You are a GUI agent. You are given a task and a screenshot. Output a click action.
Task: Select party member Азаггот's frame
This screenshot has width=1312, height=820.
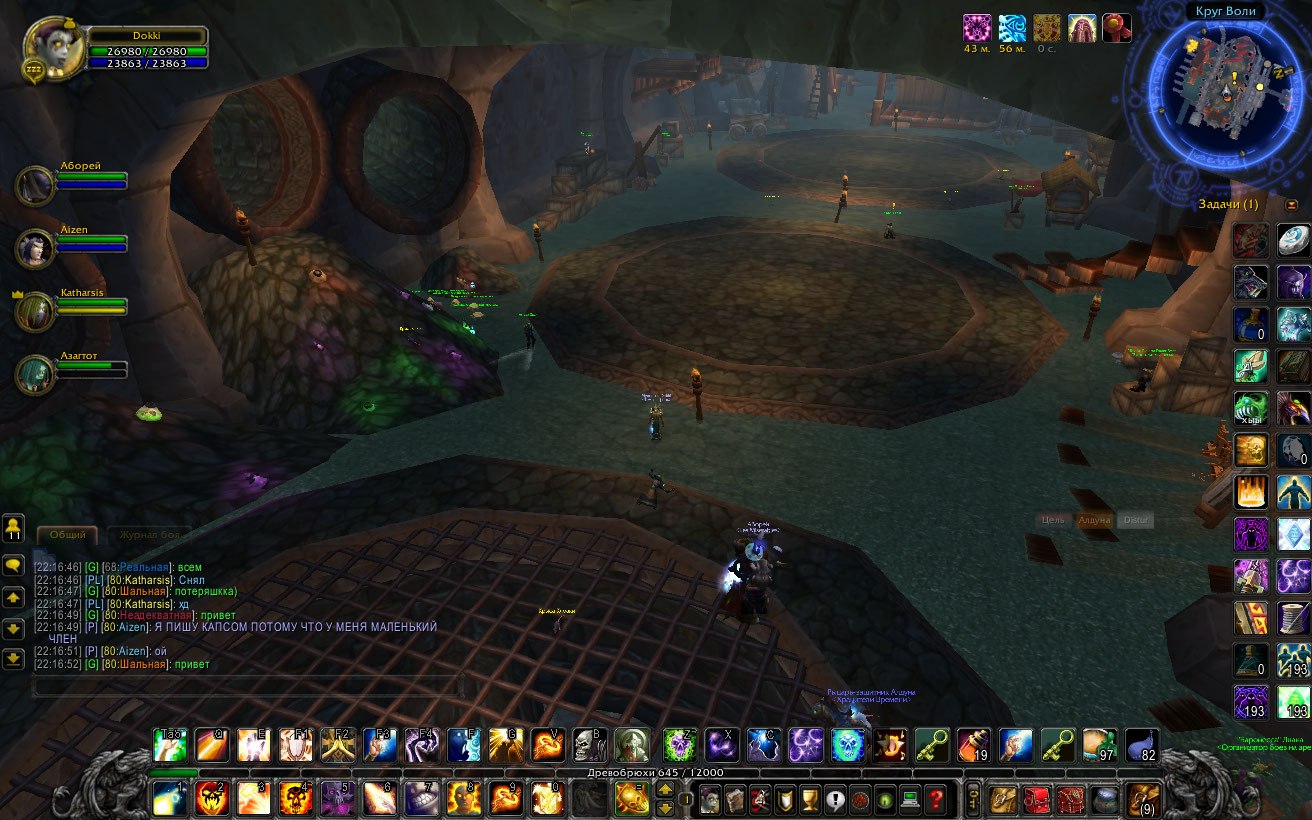click(x=36, y=374)
